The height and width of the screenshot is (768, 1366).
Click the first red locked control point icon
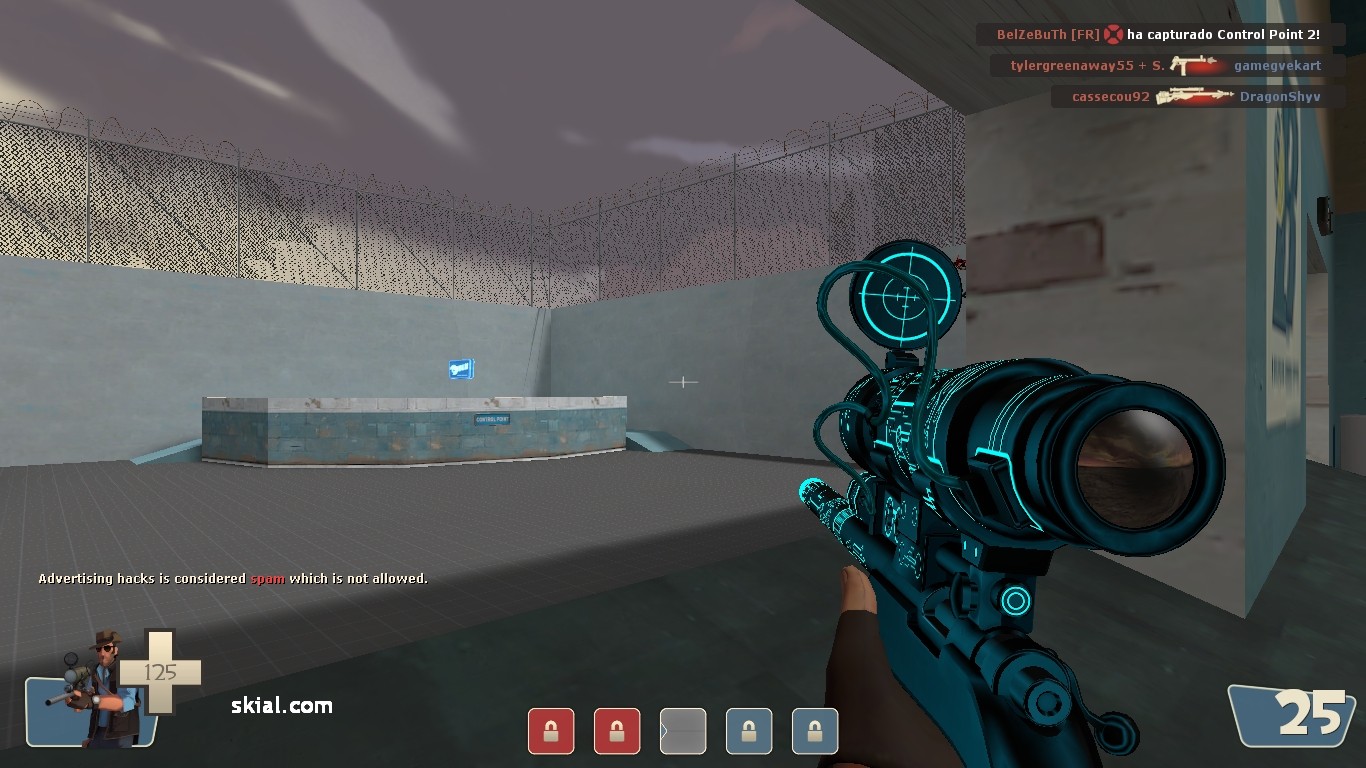click(551, 731)
